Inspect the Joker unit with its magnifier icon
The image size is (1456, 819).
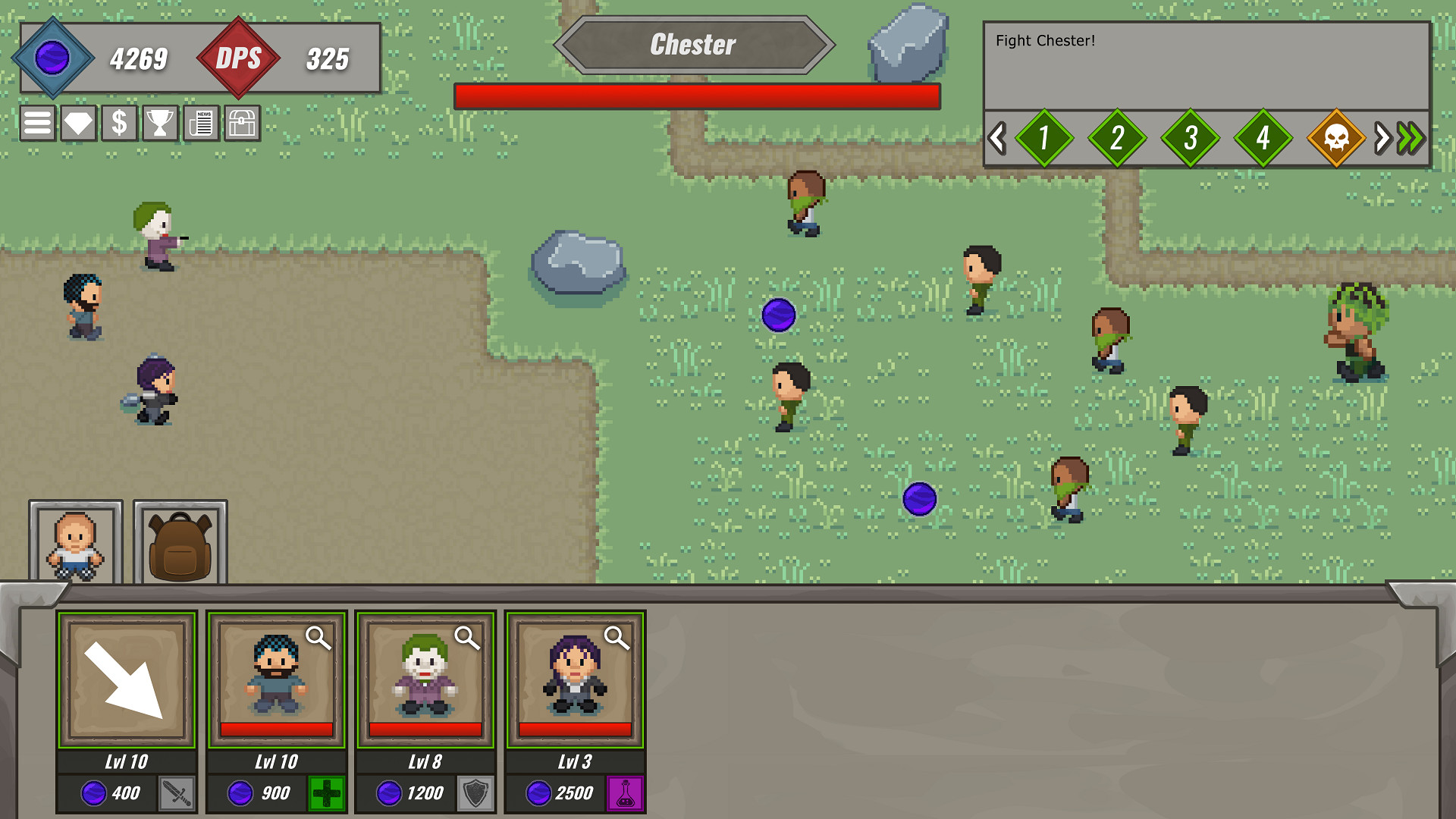(468, 640)
